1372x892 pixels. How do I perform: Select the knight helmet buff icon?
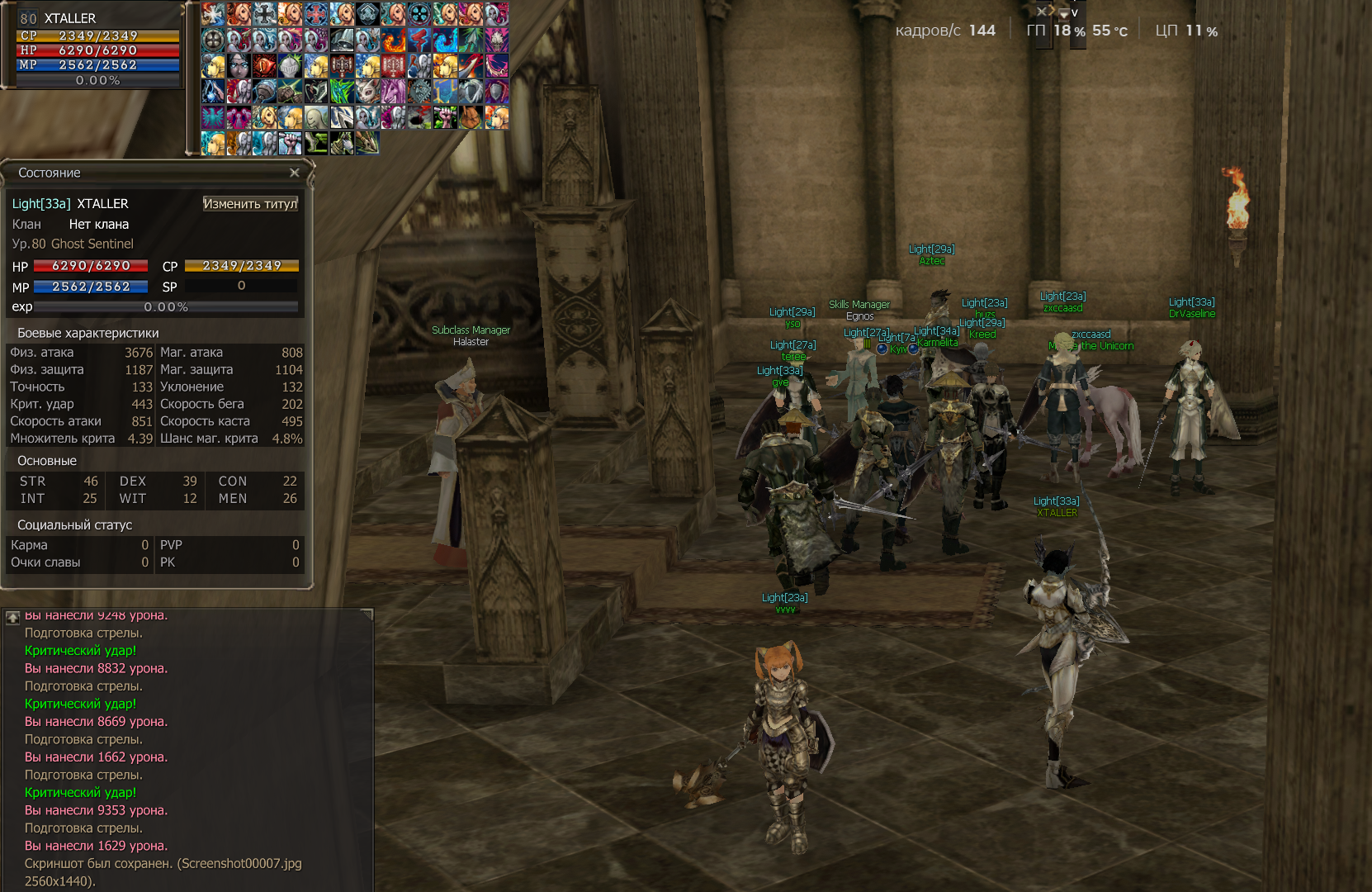(290, 66)
